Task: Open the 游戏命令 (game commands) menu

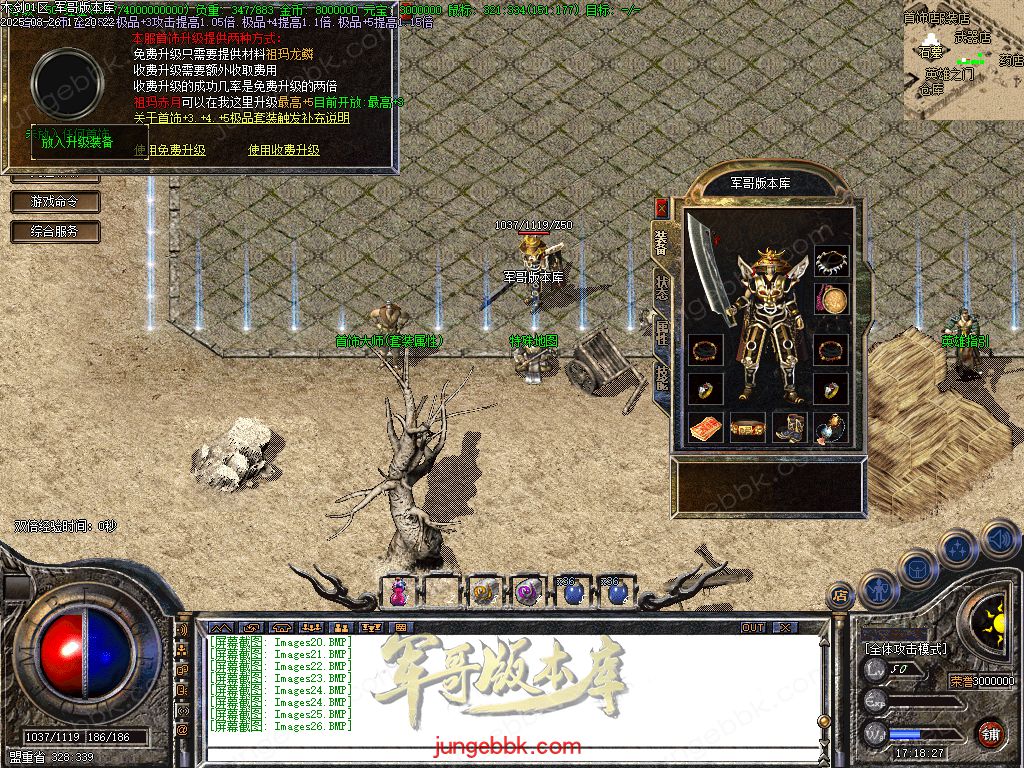Action: pyautogui.click(x=56, y=202)
